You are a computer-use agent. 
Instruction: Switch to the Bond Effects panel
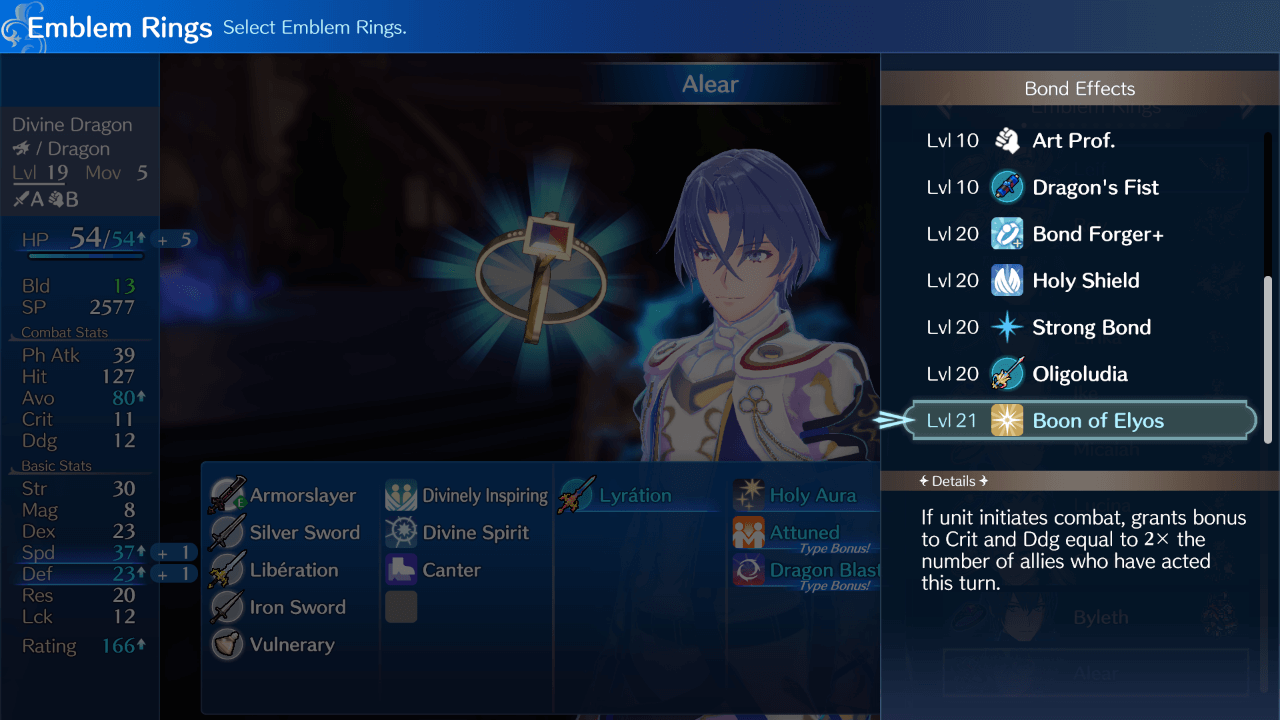[1079, 88]
